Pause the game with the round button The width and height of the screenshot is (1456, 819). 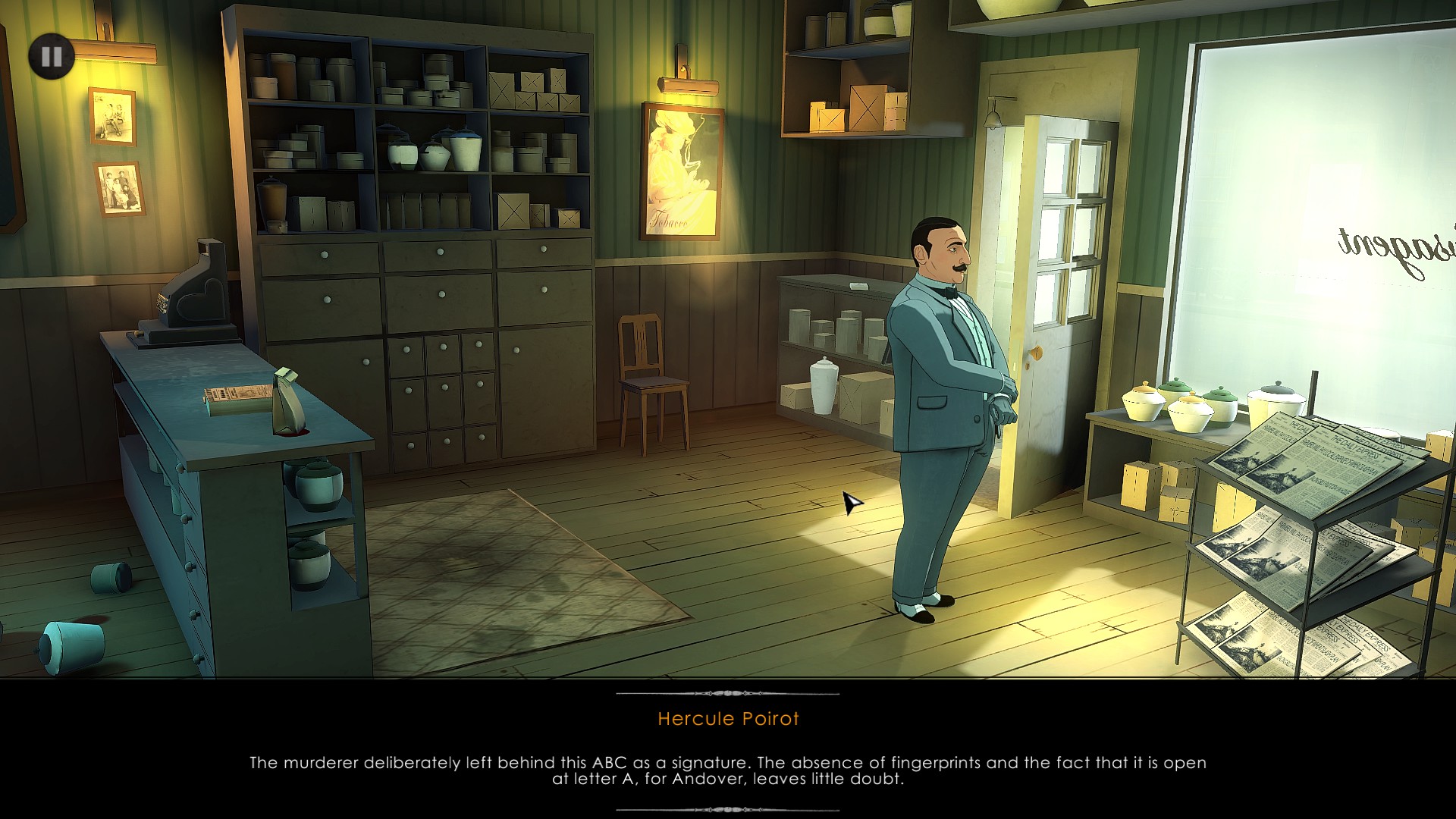tap(52, 56)
